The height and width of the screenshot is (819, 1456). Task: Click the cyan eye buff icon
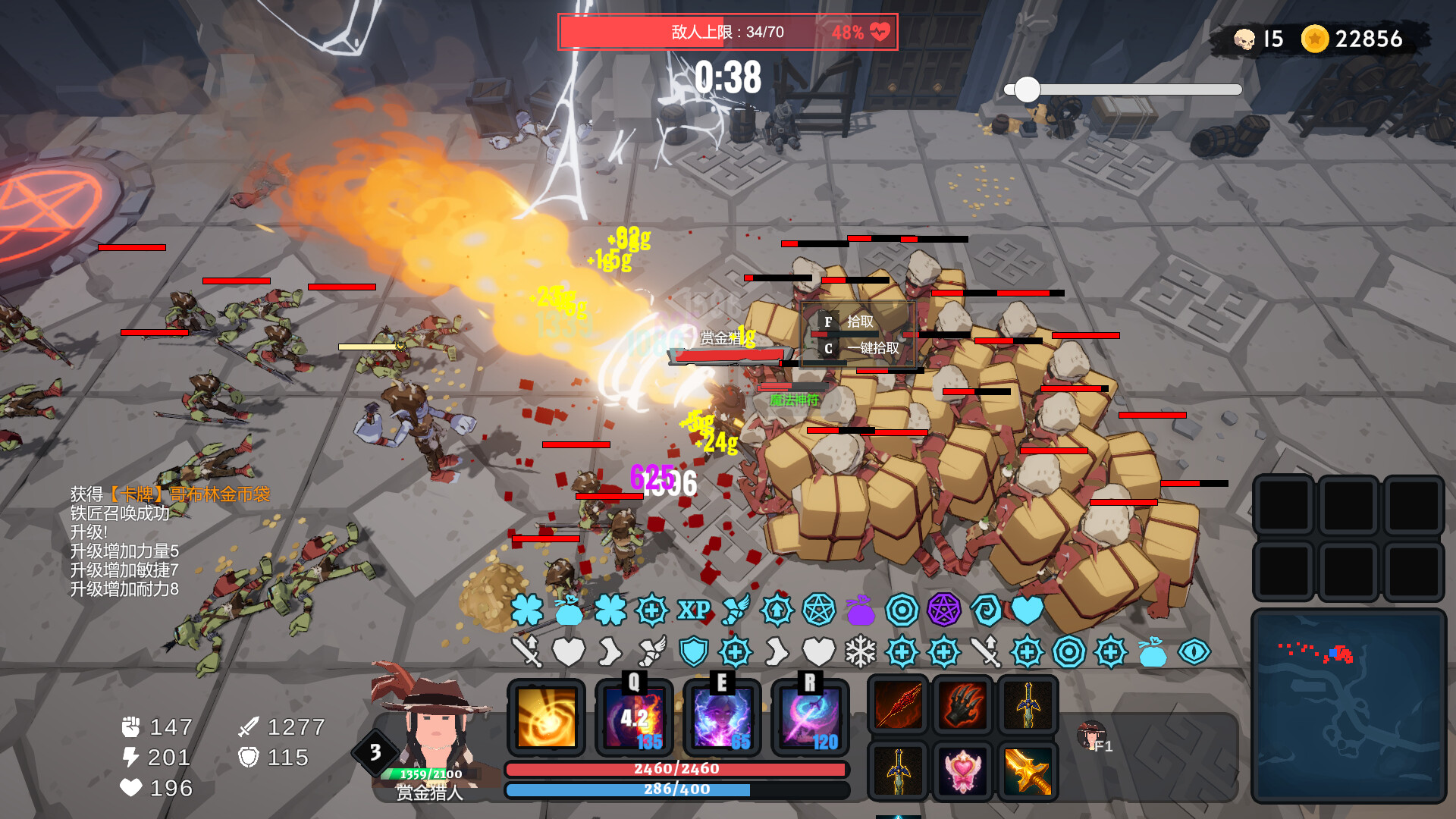[1194, 652]
